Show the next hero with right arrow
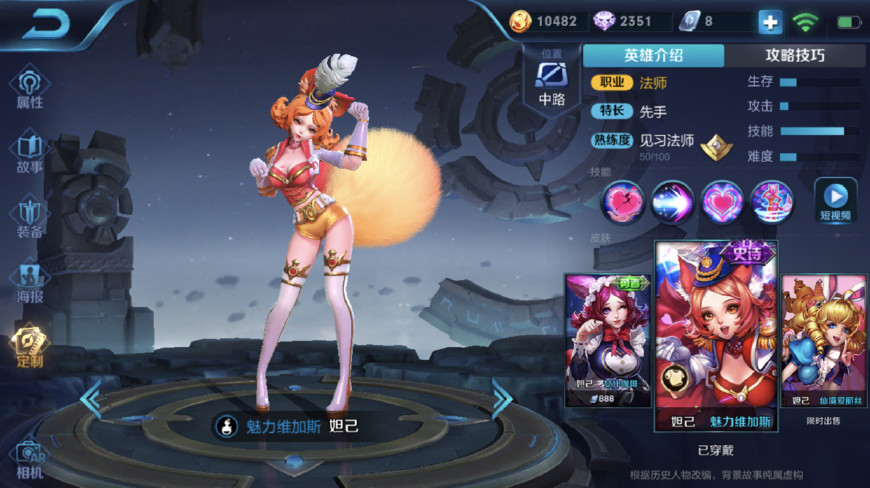870x488 pixels. coord(501,398)
